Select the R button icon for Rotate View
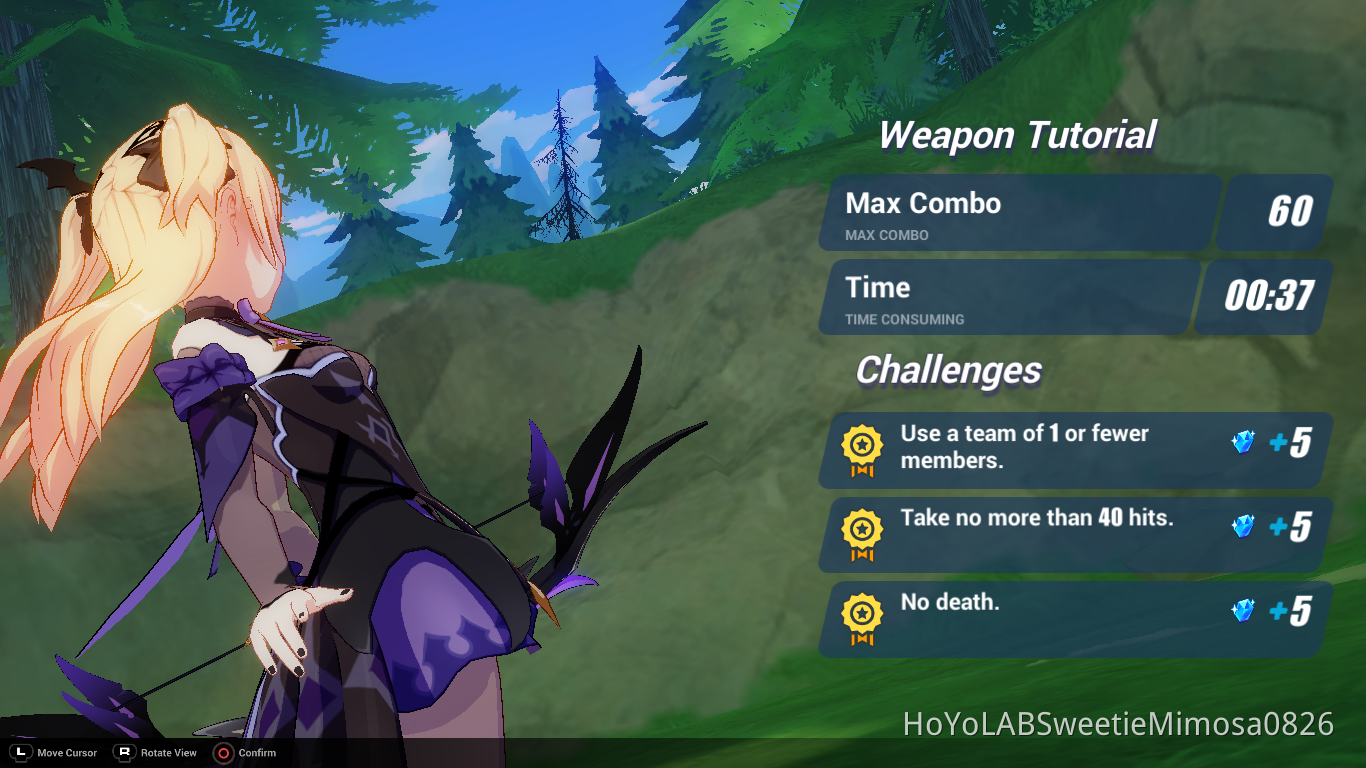Image resolution: width=1366 pixels, height=768 pixels. pyautogui.click(x=123, y=753)
